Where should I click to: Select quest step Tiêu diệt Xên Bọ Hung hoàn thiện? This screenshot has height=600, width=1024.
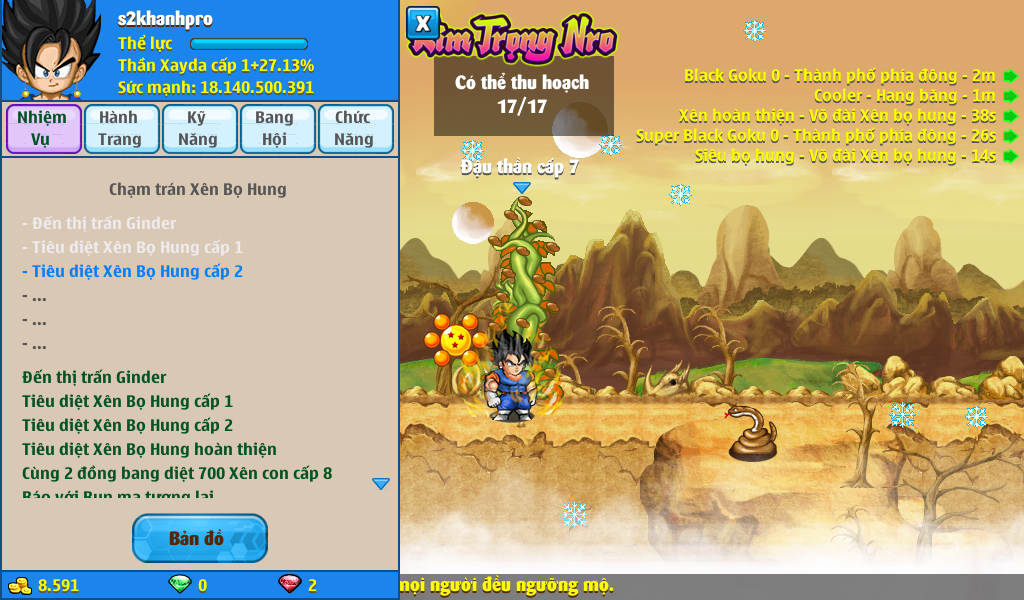(149, 449)
